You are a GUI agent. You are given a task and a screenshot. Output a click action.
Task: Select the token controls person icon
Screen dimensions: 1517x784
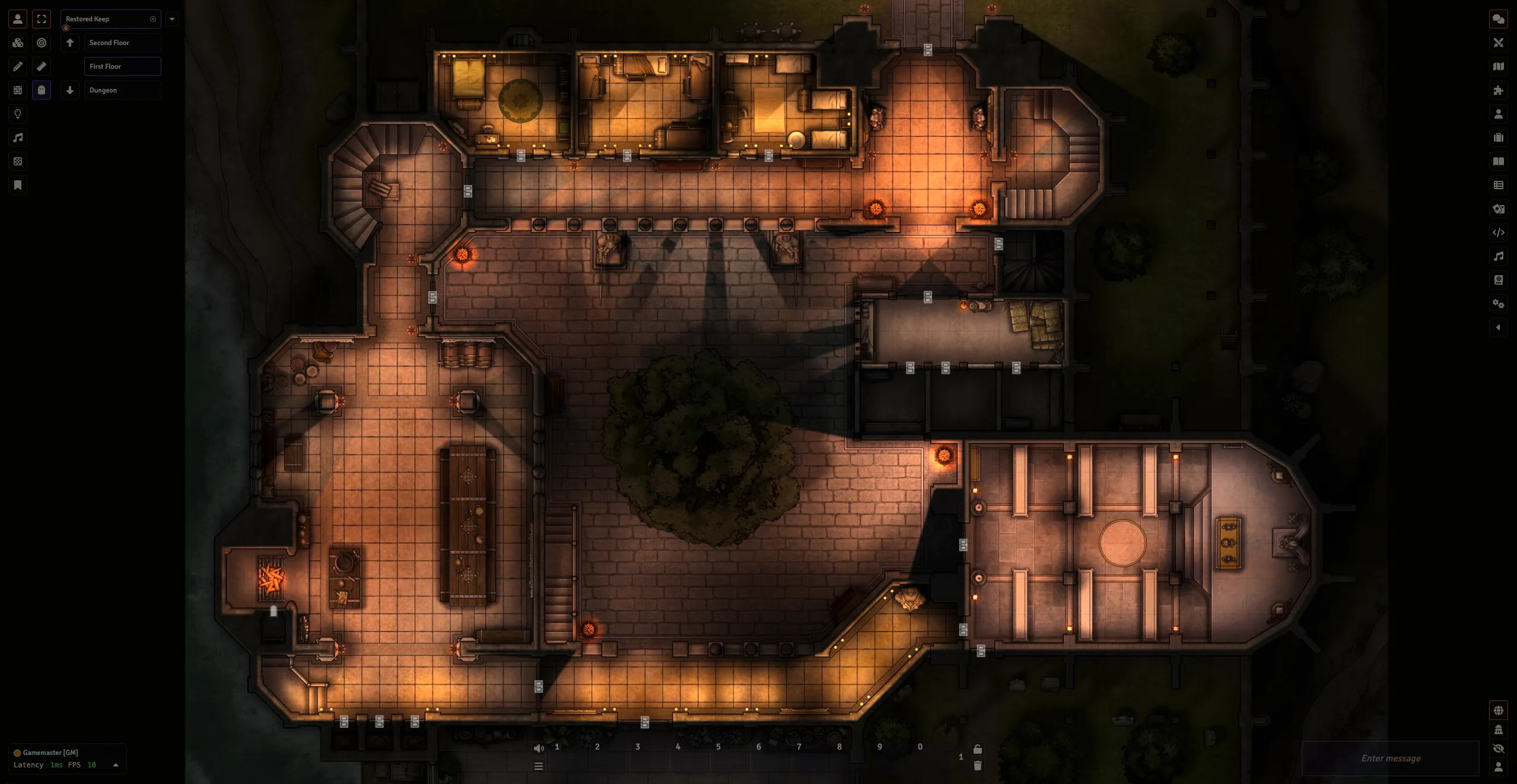click(x=18, y=19)
